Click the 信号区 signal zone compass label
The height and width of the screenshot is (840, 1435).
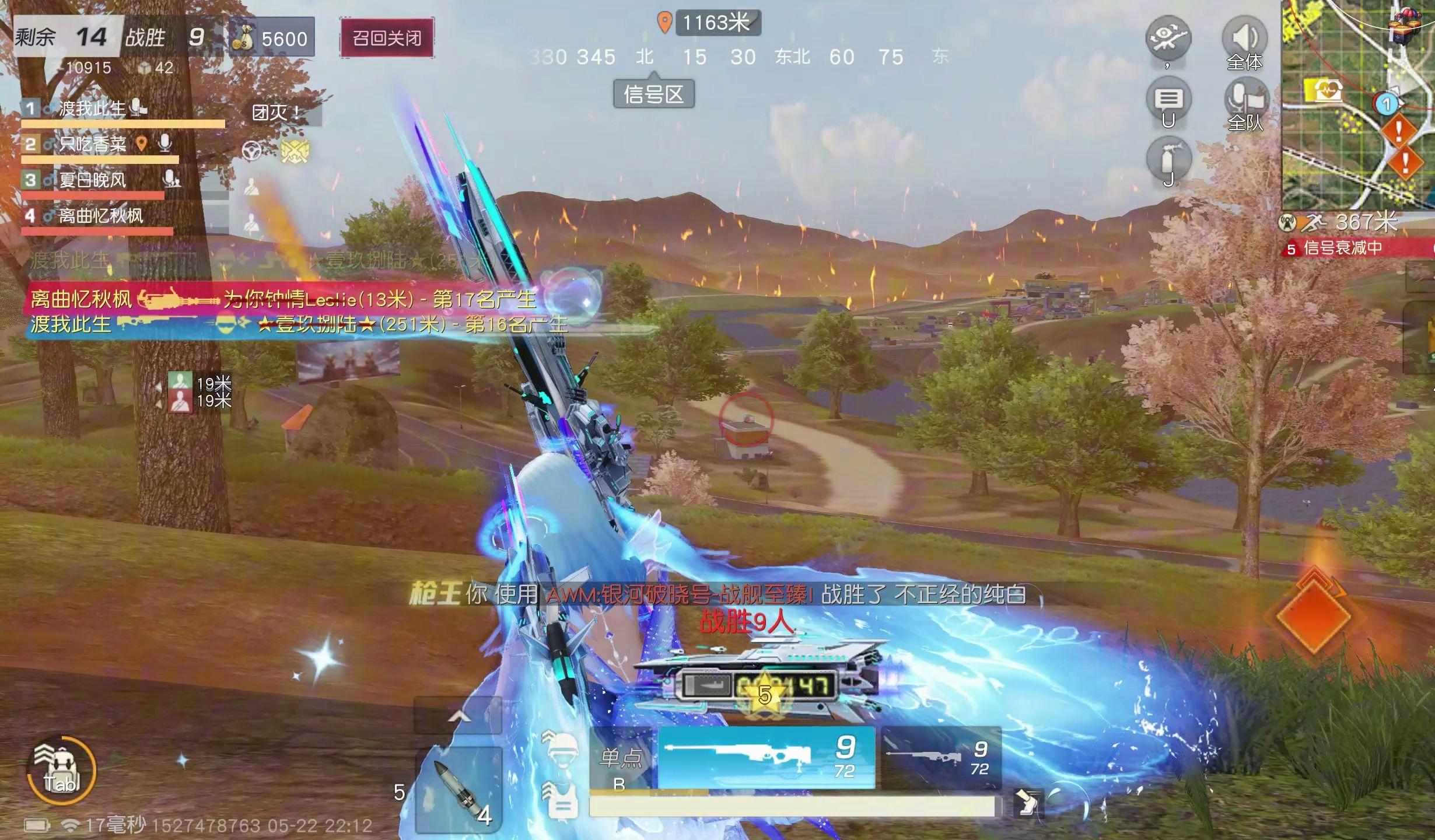653,94
